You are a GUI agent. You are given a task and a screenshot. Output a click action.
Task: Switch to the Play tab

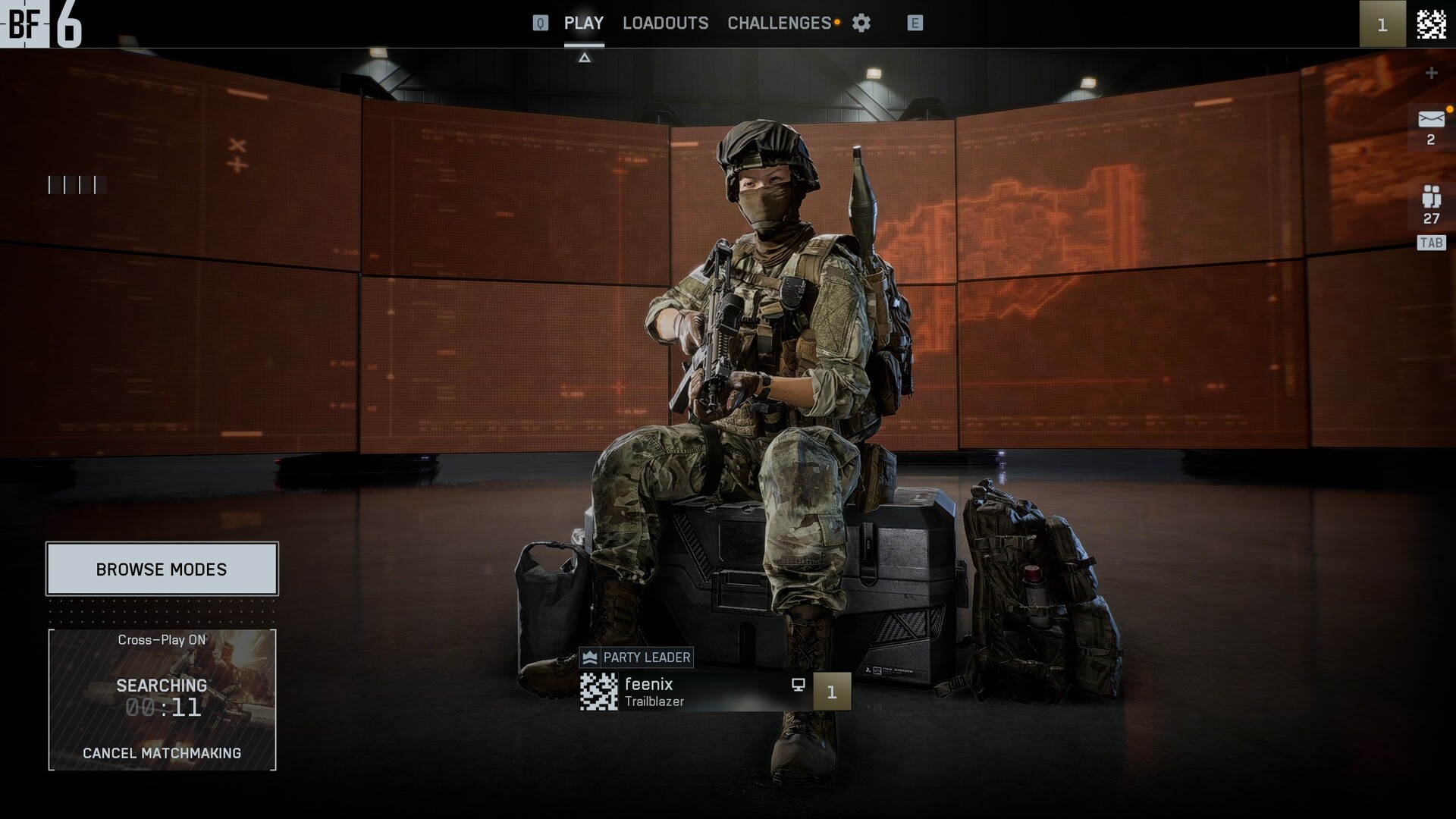[584, 24]
